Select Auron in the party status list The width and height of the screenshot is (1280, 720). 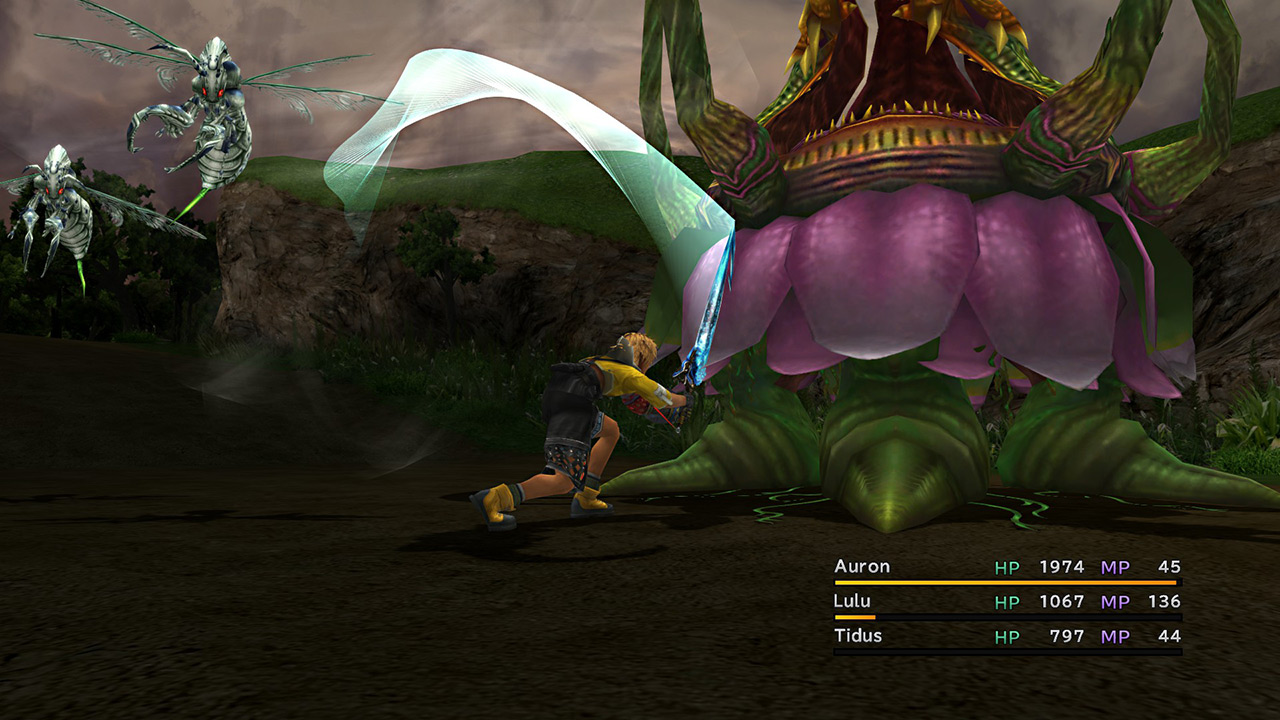[862, 567]
